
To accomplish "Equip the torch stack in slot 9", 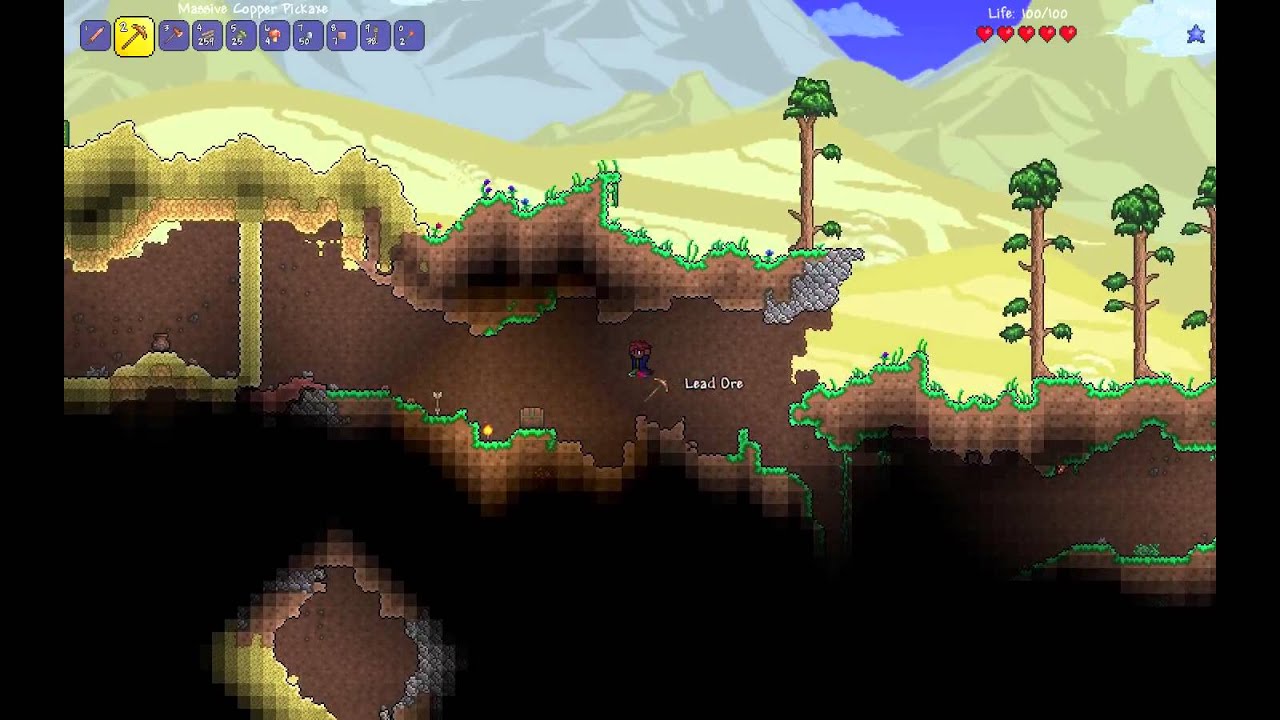I will click(x=375, y=36).
